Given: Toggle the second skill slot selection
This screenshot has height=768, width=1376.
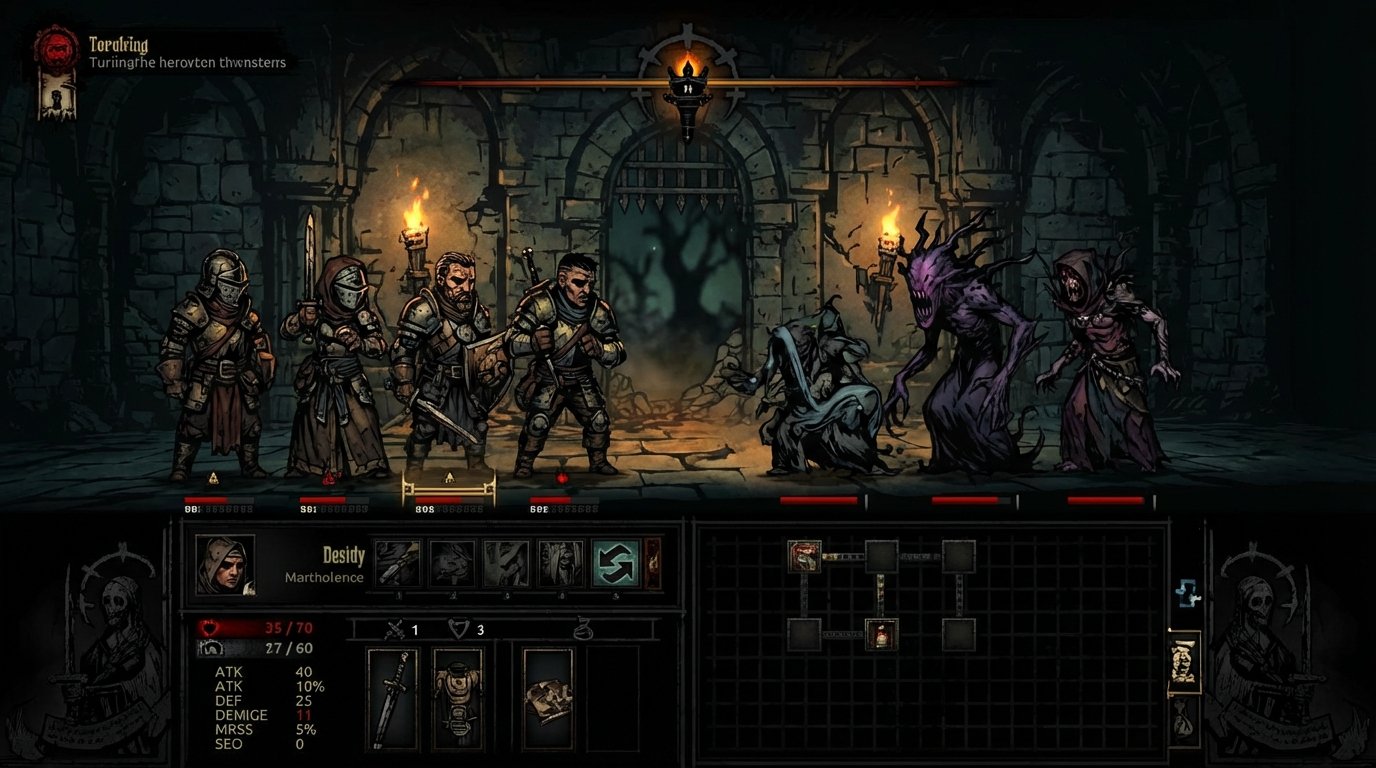Looking at the screenshot, I should coord(450,562).
